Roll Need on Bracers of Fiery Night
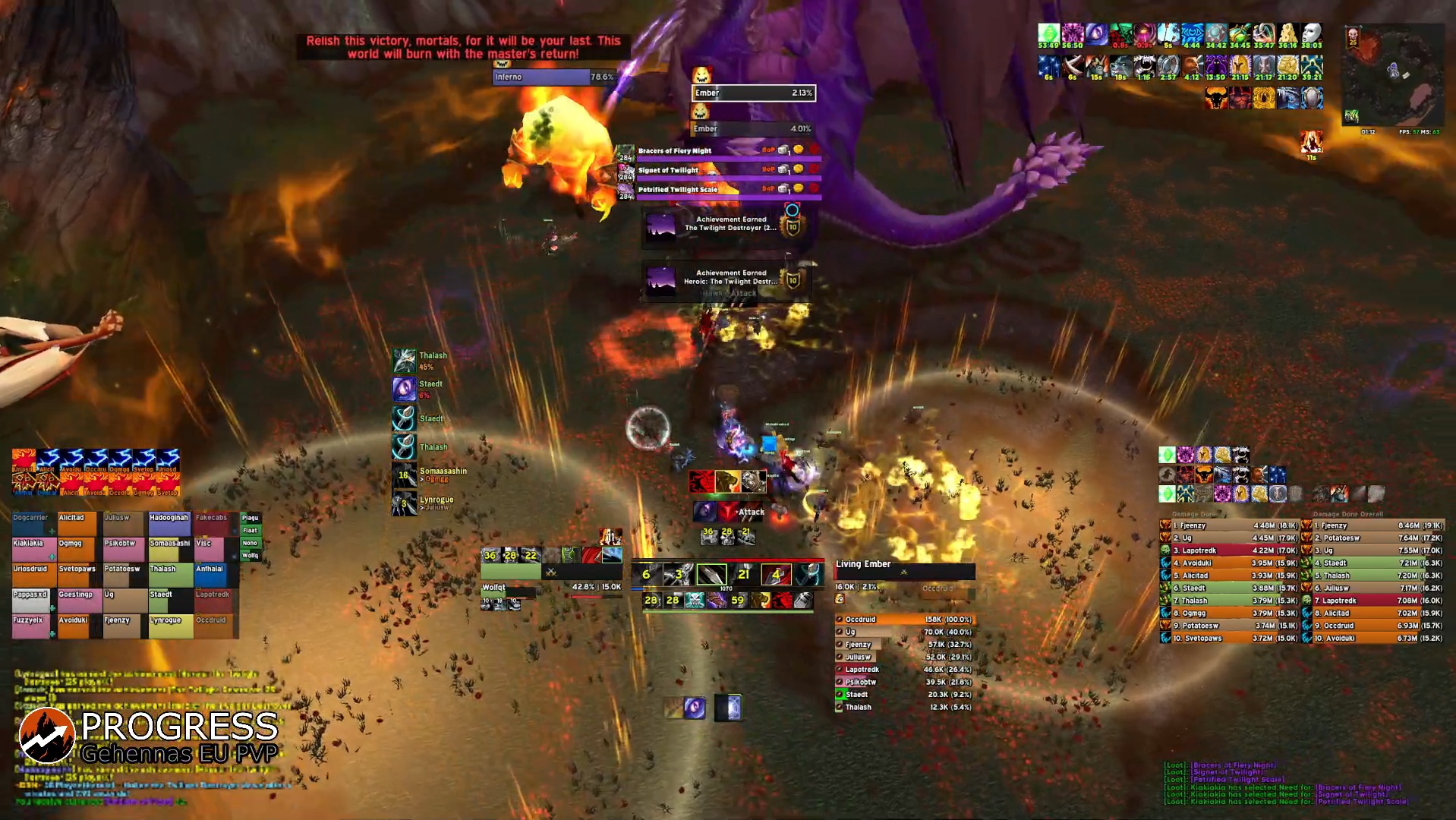 (x=783, y=150)
